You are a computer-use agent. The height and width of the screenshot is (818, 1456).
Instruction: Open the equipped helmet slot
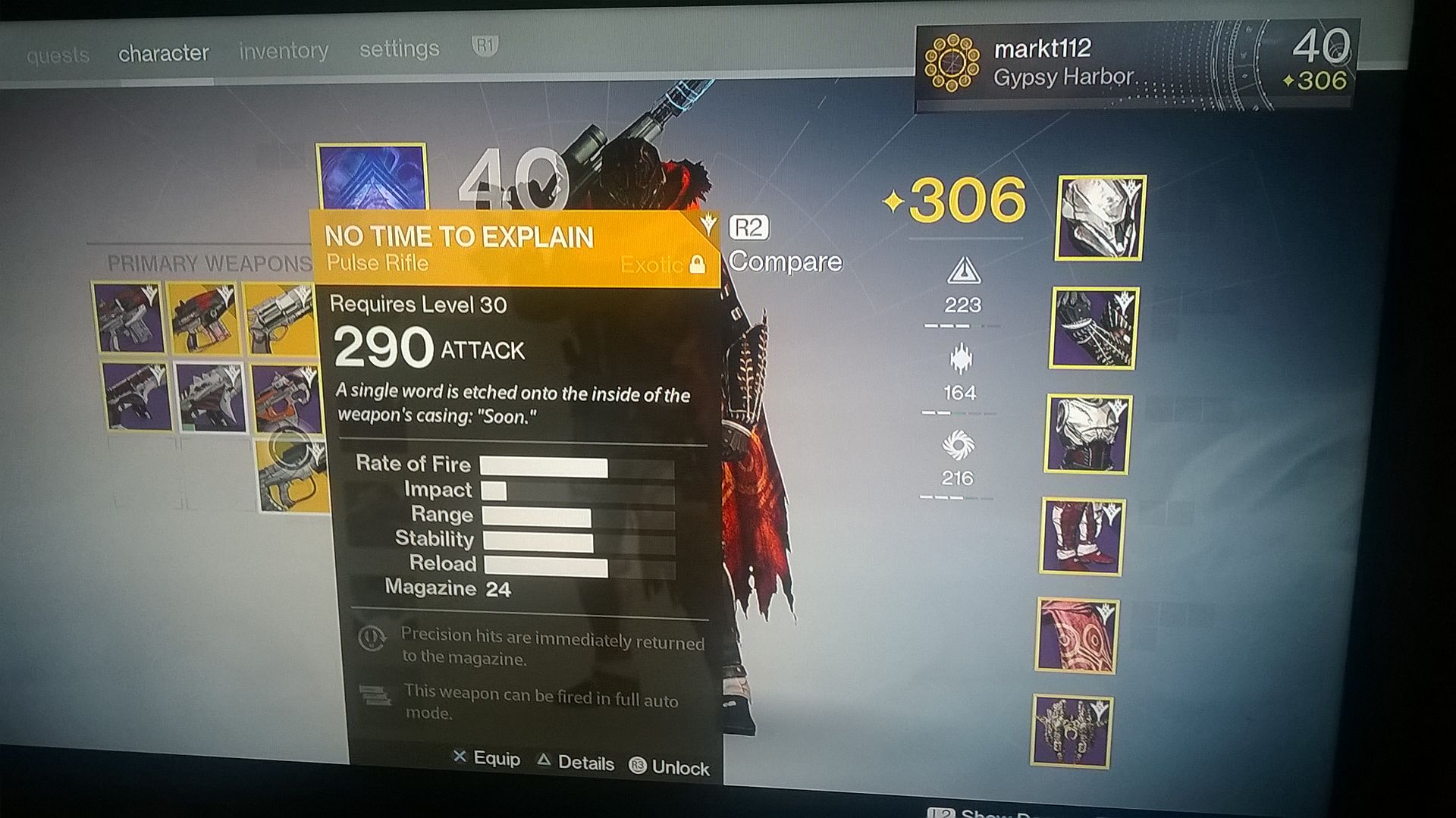[x=1100, y=218]
